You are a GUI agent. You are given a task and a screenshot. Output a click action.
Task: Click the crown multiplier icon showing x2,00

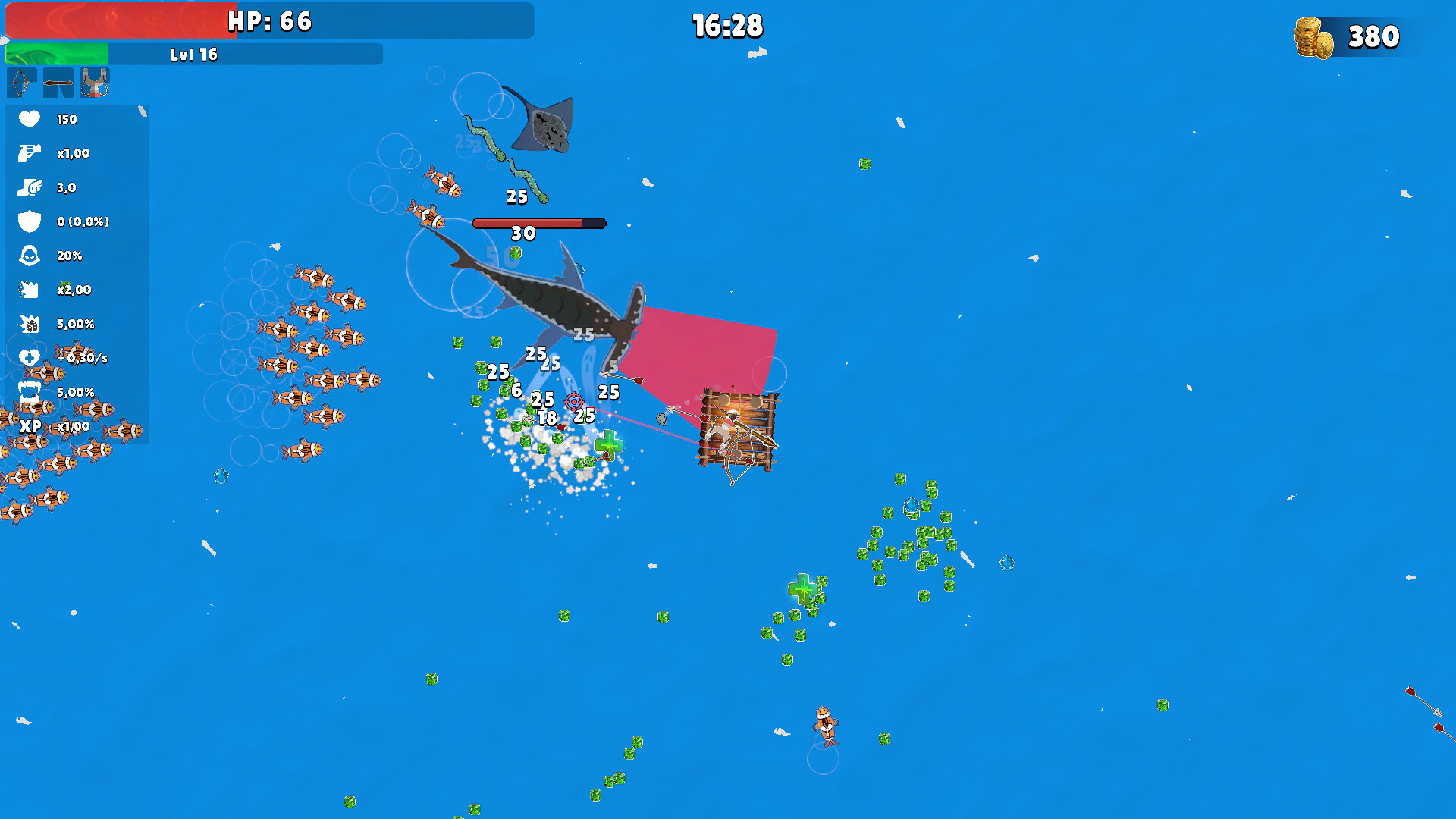[x=28, y=290]
